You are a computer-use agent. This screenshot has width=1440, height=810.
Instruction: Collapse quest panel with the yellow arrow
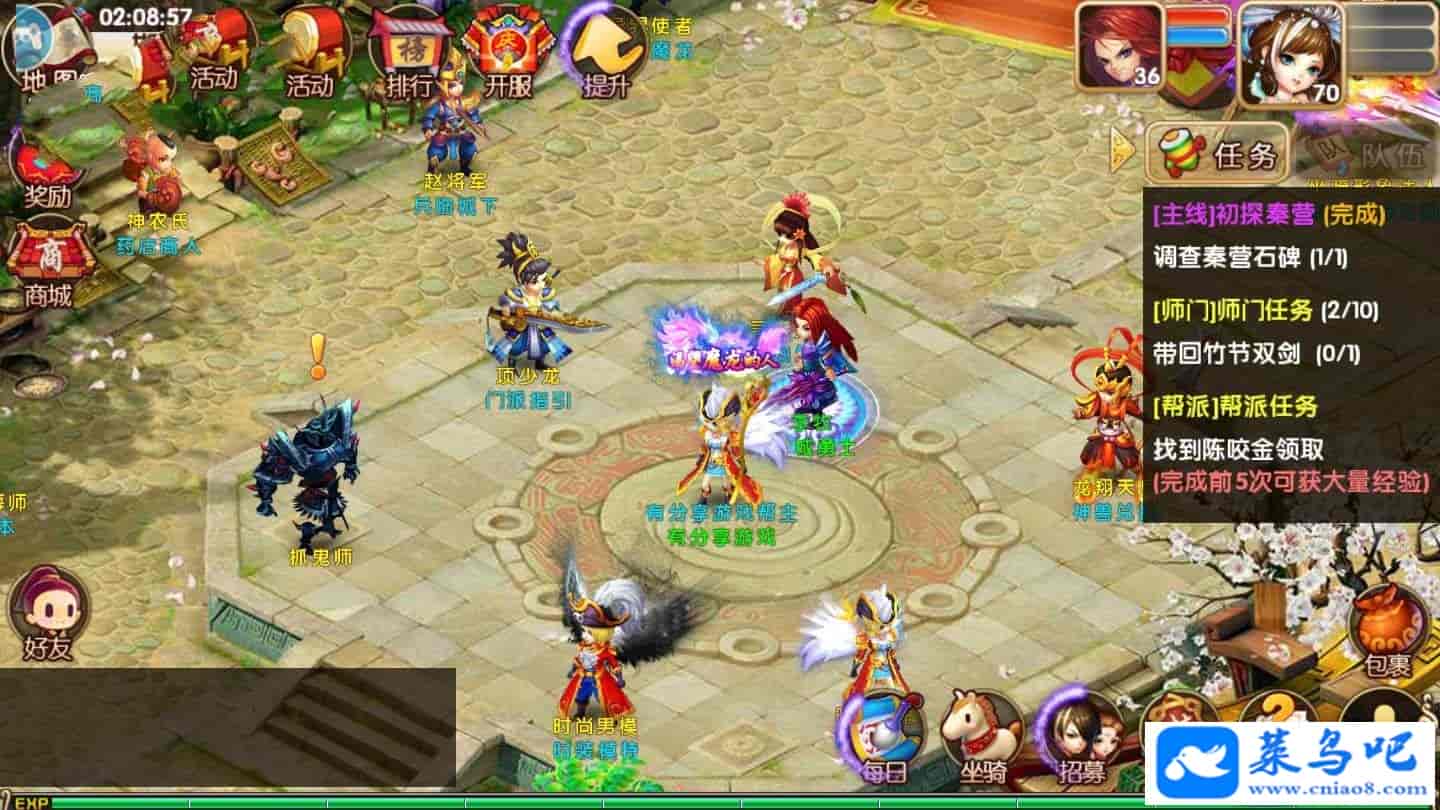coord(1122,151)
